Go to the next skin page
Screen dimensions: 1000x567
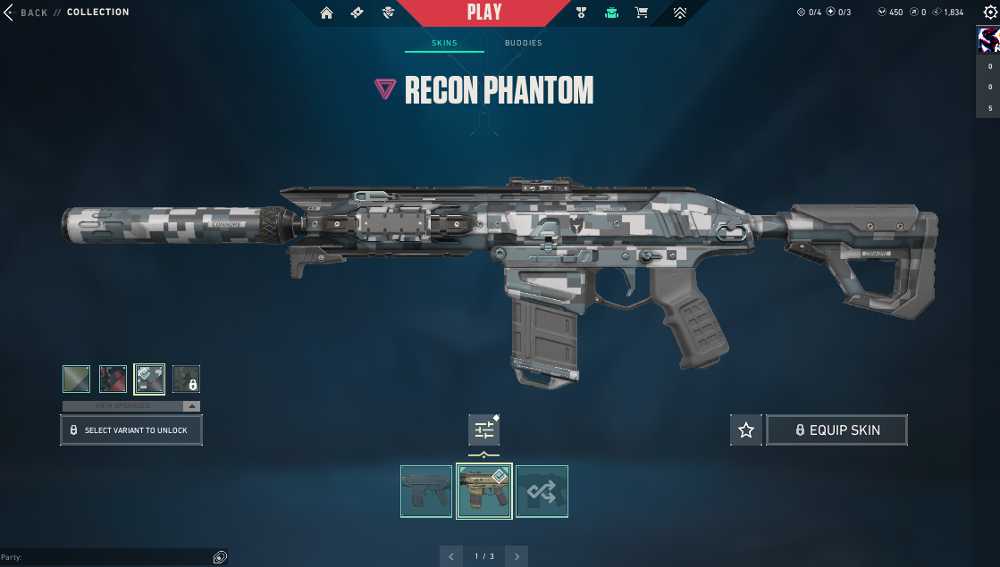tap(516, 556)
